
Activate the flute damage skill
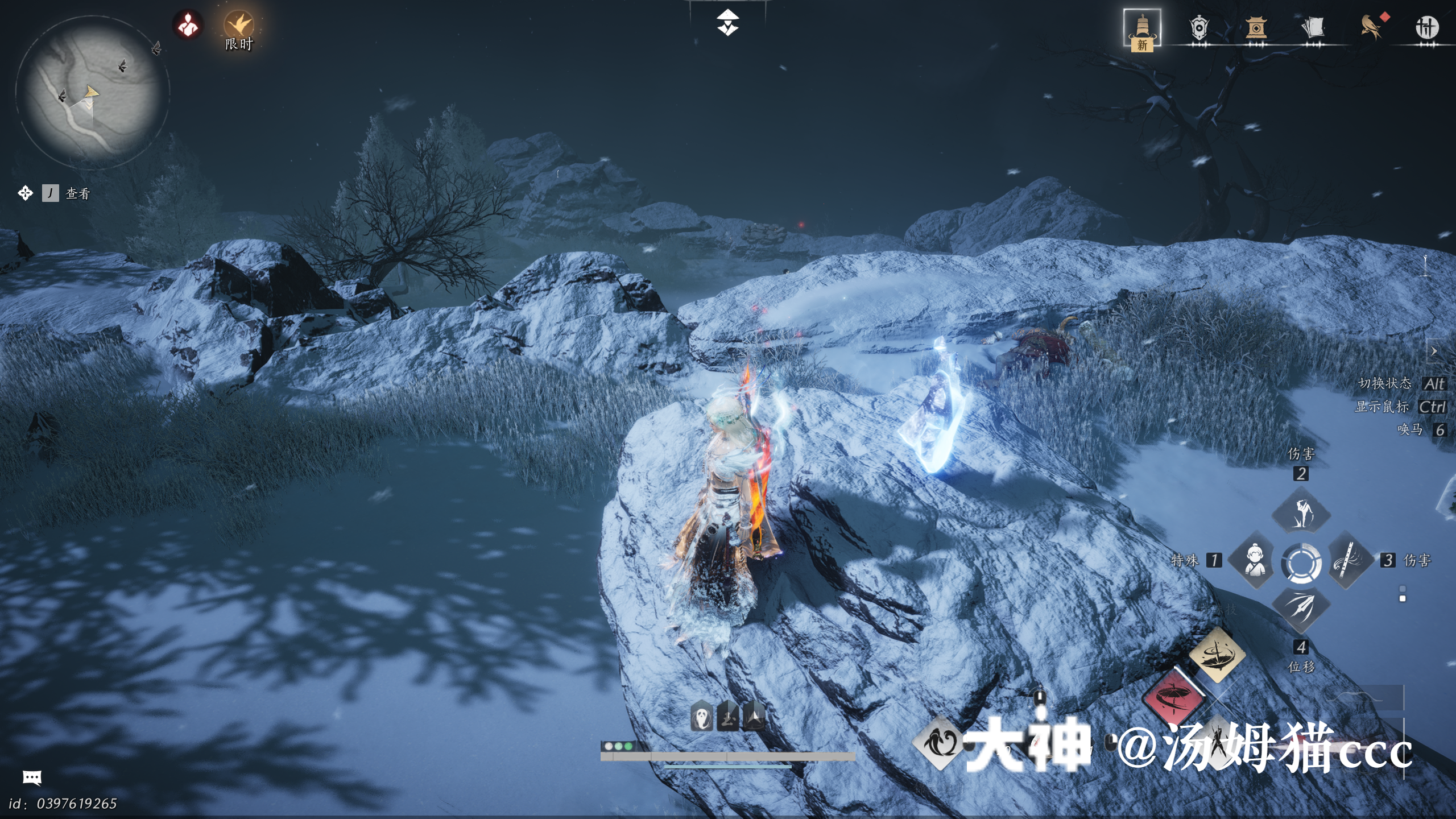tap(1347, 560)
